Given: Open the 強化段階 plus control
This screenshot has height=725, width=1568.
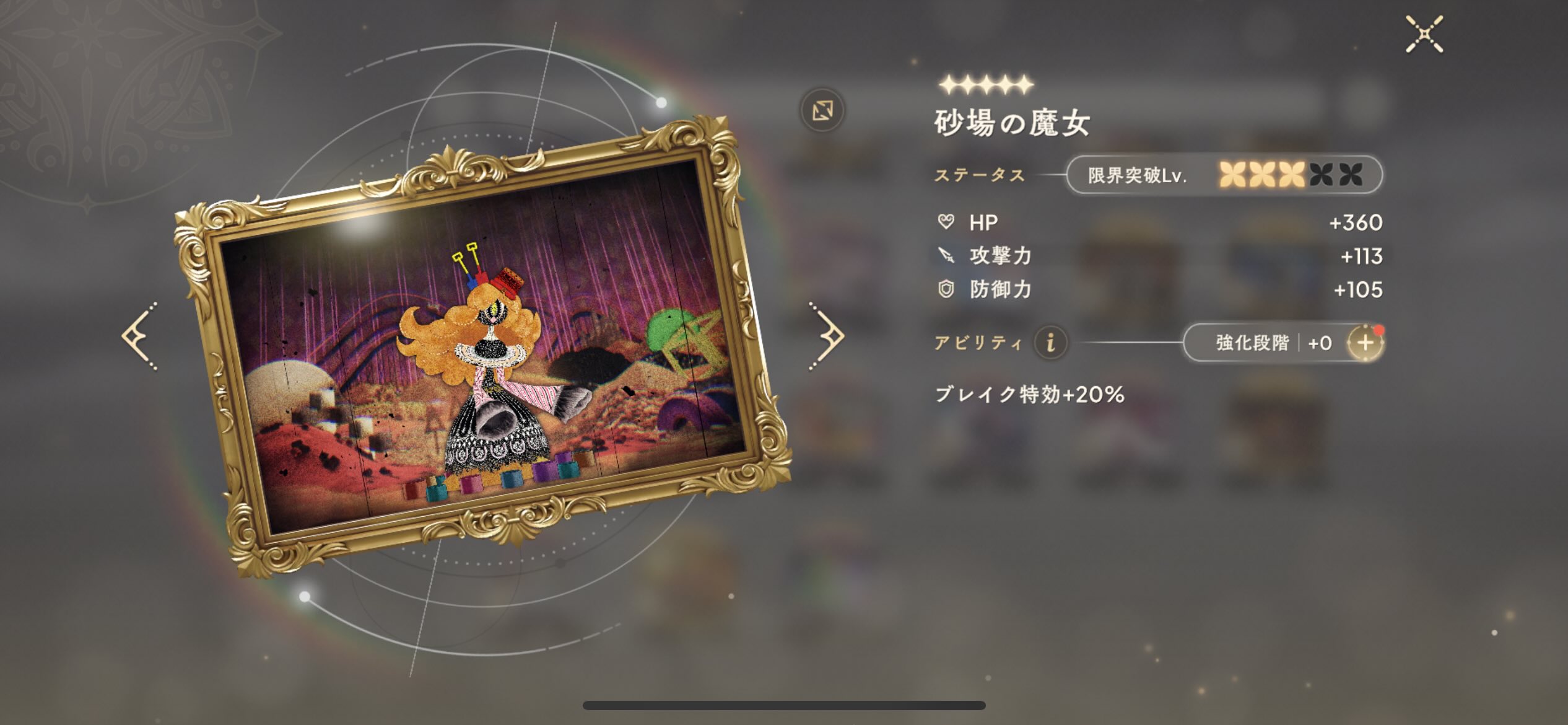Looking at the screenshot, I should tap(1365, 343).
